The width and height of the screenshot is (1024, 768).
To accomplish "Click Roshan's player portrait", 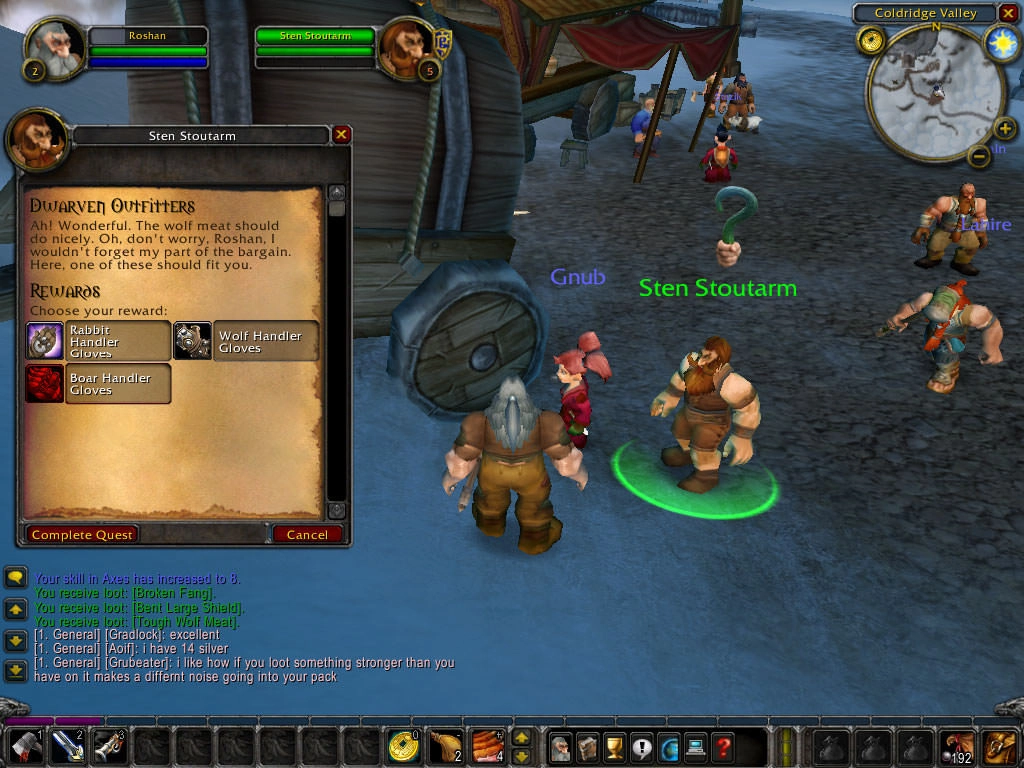I will tap(54, 48).
